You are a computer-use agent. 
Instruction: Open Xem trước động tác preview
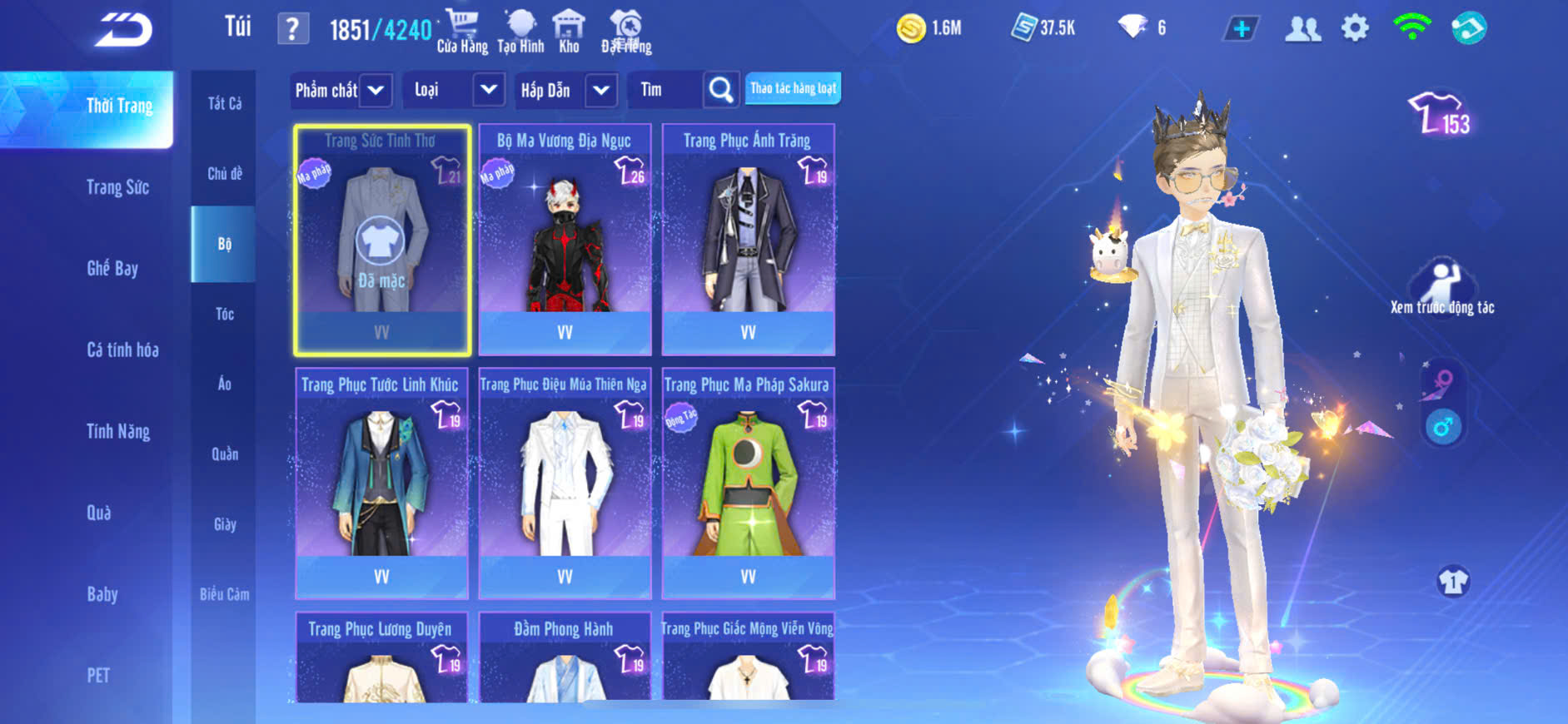(1441, 288)
